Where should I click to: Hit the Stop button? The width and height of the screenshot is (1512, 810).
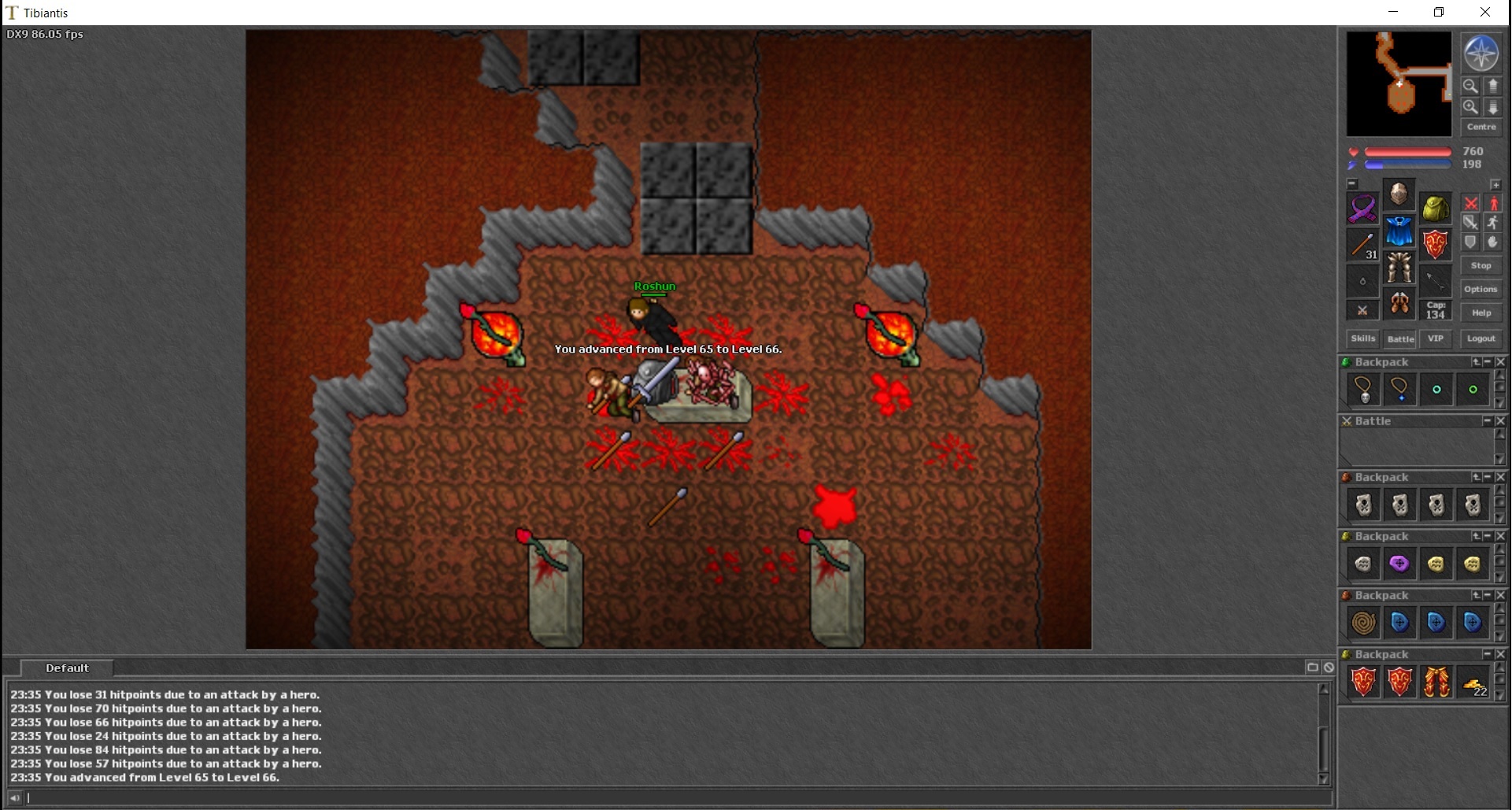[1481, 265]
